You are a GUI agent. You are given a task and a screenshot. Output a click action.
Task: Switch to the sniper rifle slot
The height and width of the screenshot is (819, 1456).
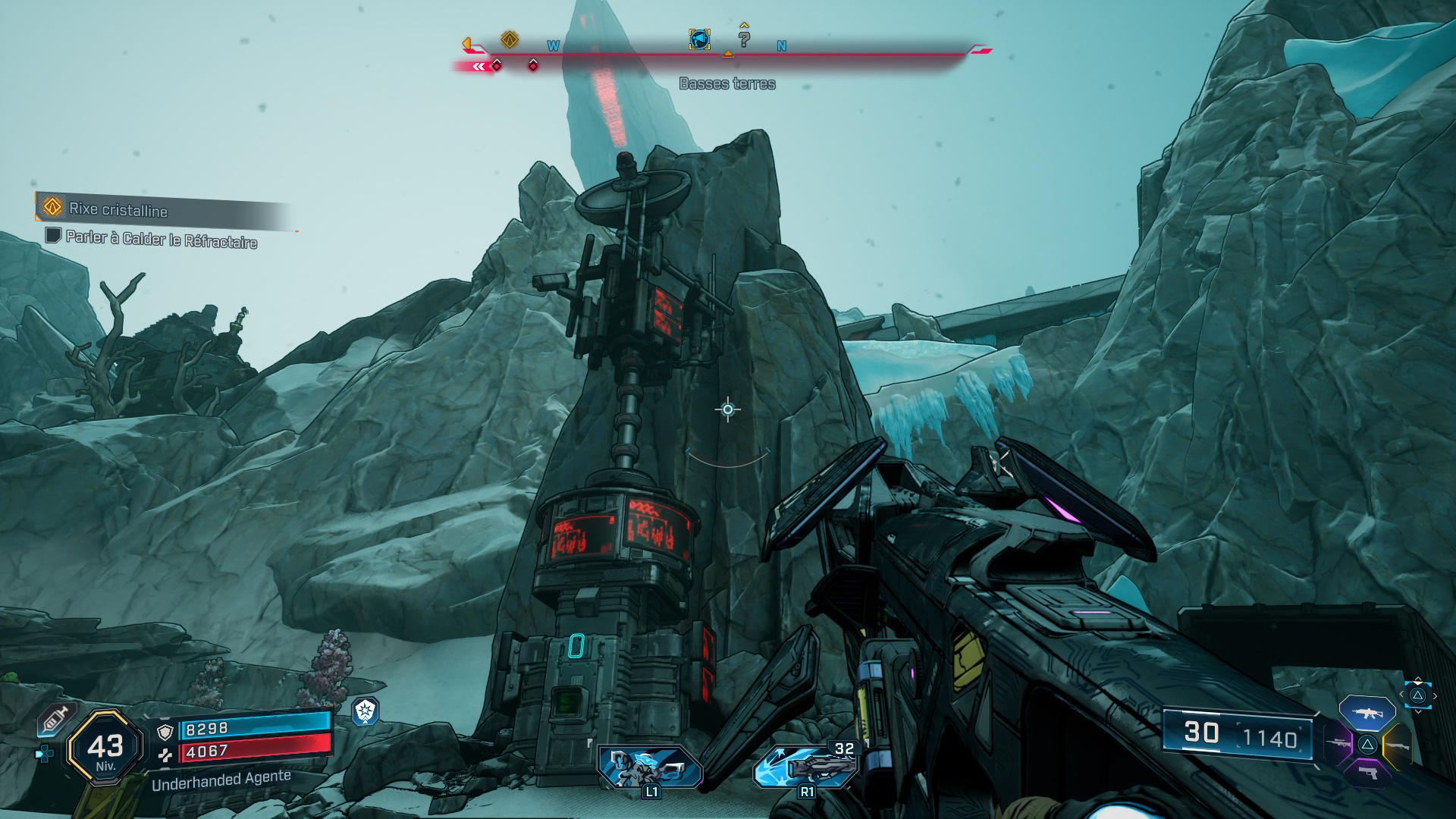[x=1338, y=743]
